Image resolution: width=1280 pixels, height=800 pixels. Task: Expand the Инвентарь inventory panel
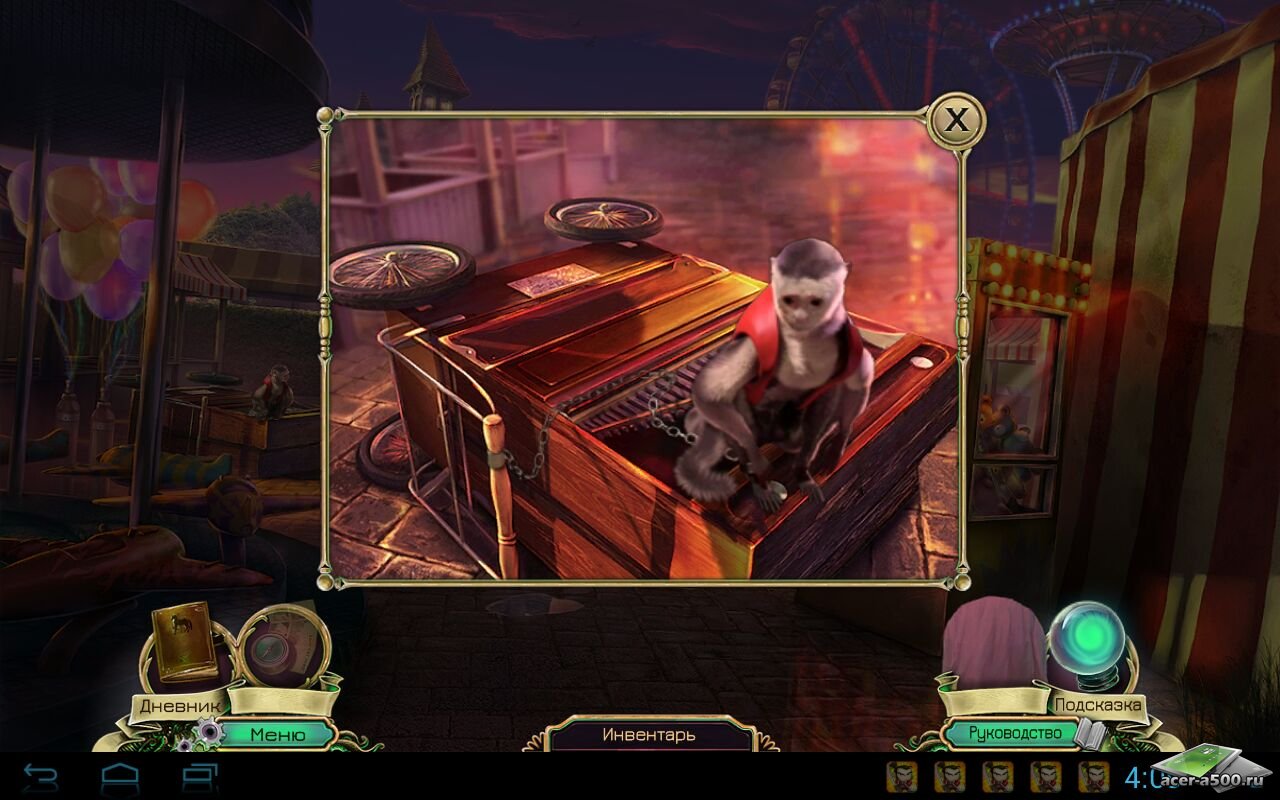click(649, 734)
